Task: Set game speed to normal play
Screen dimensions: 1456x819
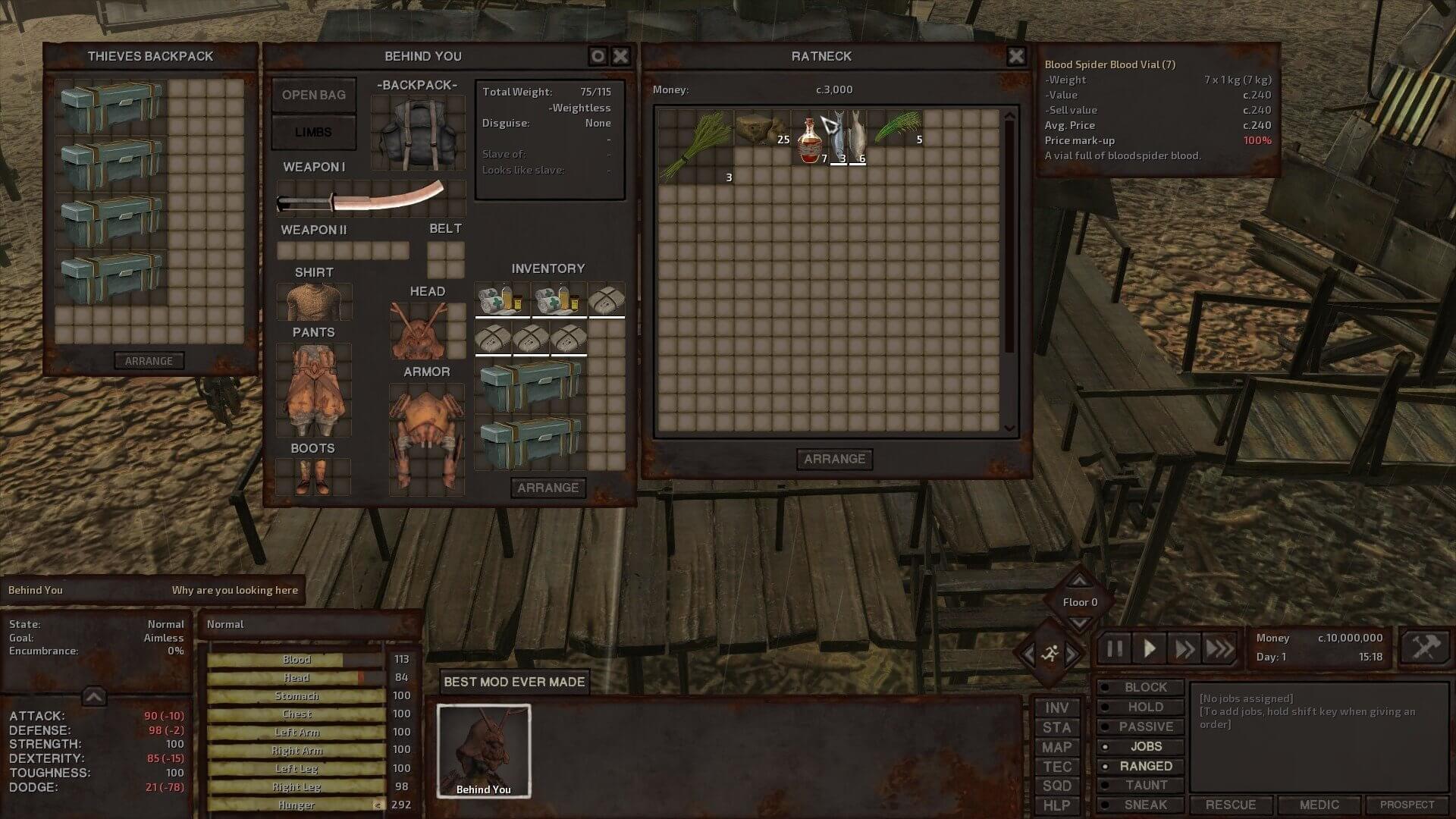Action: click(1150, 649)
